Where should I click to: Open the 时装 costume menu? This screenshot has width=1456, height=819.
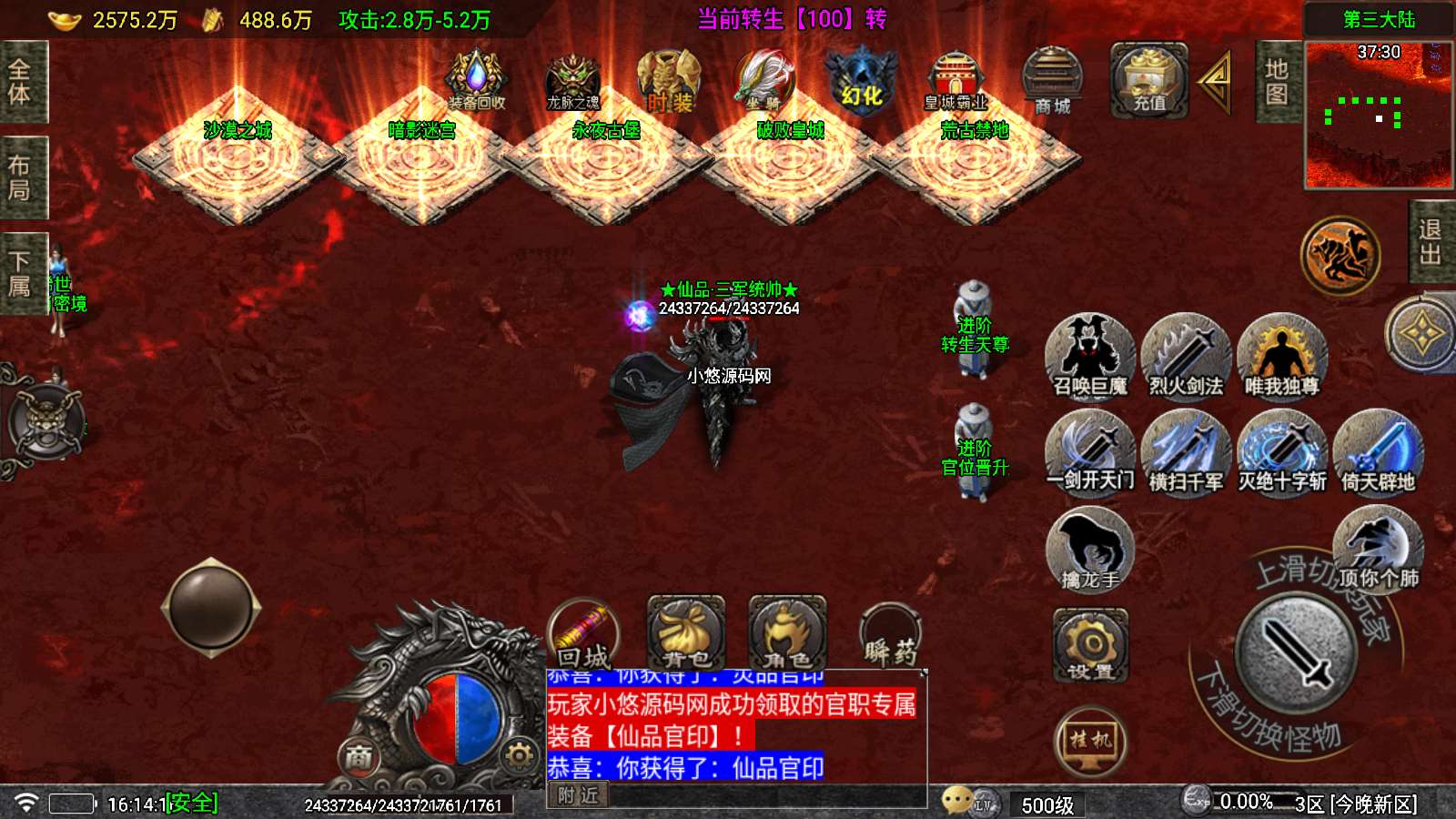click(x=669, y=82)
